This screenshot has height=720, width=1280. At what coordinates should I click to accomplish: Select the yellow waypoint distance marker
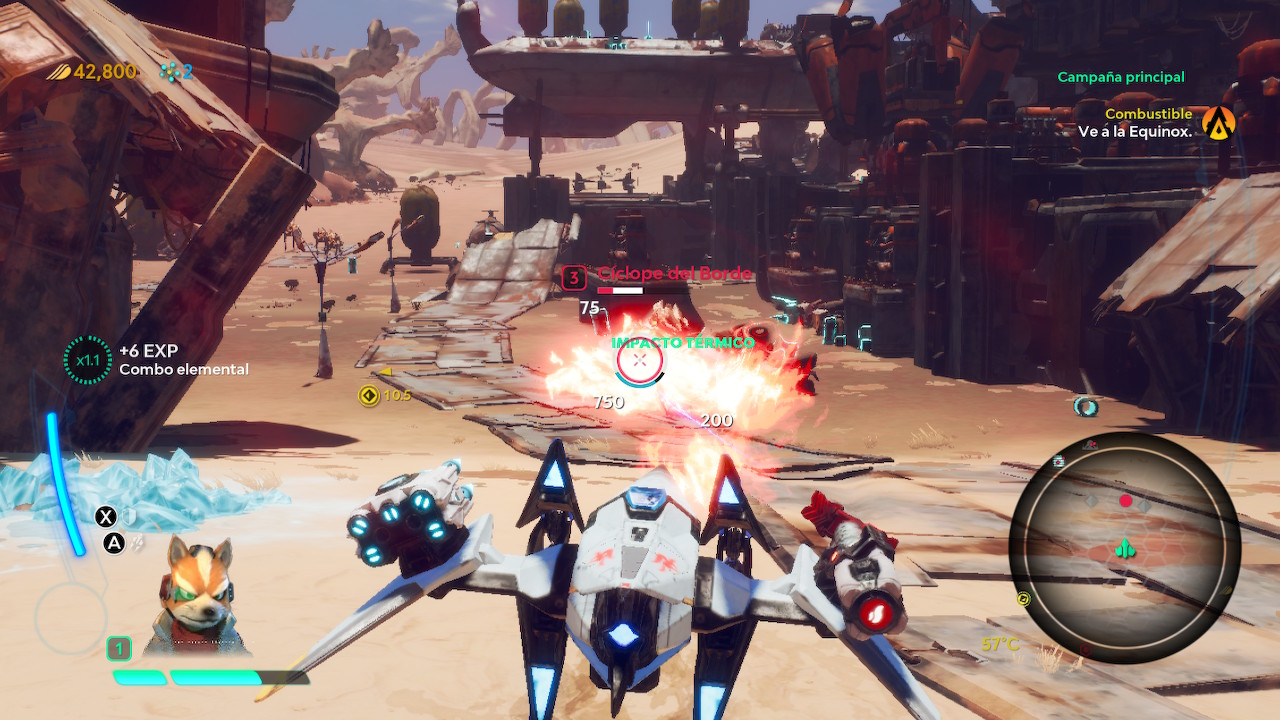click(369, 395)
